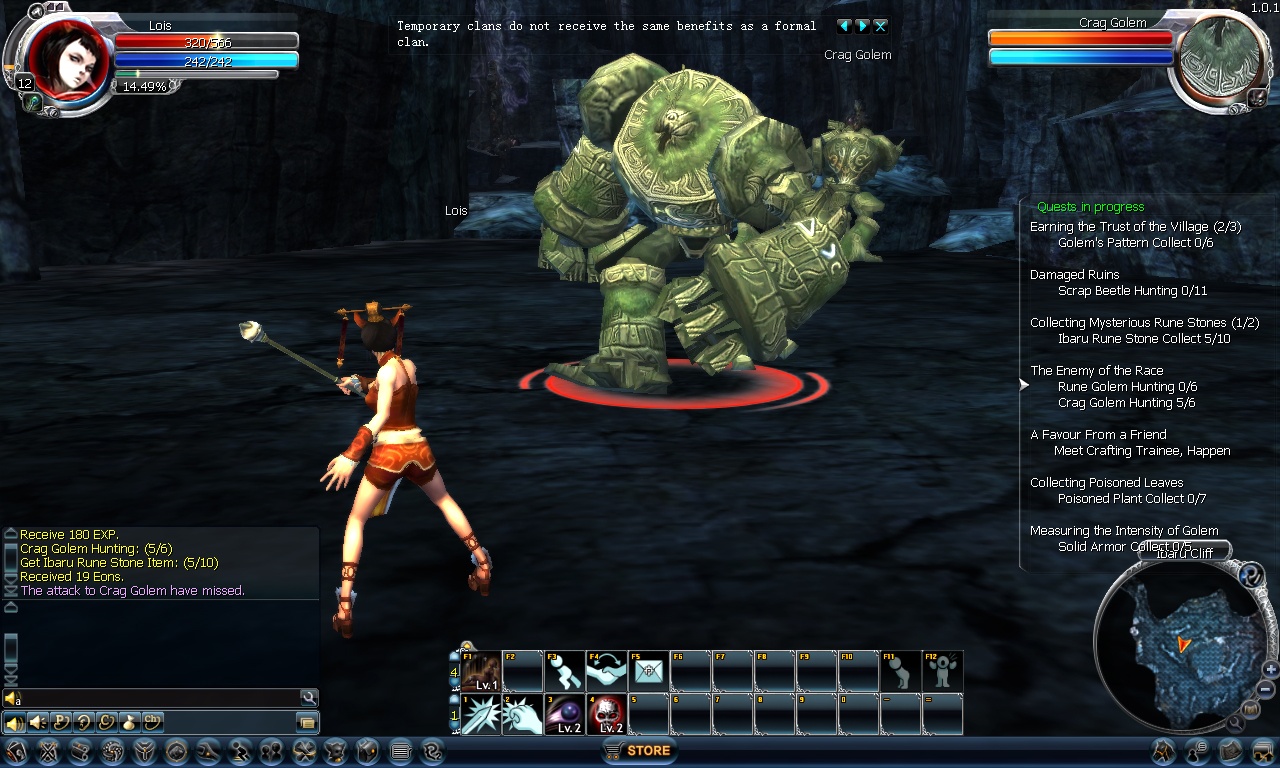Click the character speech-bubble icon near minimap
Image resolution: width=1280 pixels, height=768 pixels.
(1195, 751)
